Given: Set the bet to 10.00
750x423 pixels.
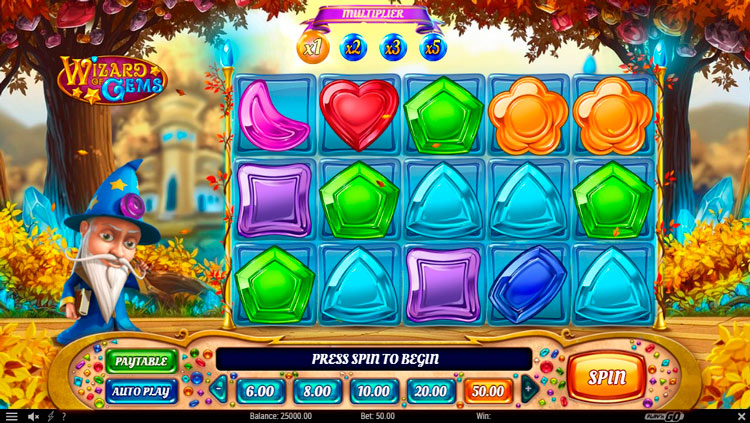Looking at the screenshot, I should (x=375, y=389).
